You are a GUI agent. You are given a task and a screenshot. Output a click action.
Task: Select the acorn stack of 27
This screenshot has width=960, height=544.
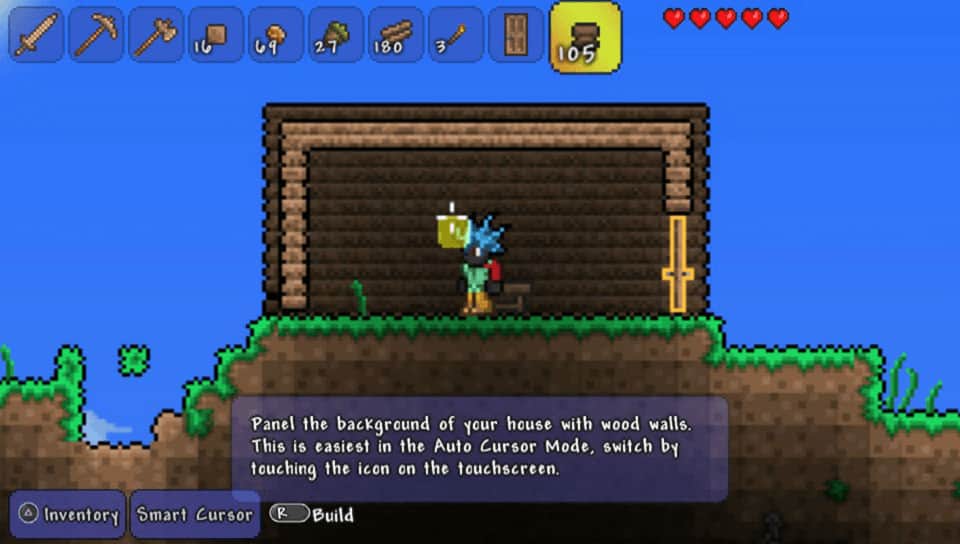coord(337,35)
